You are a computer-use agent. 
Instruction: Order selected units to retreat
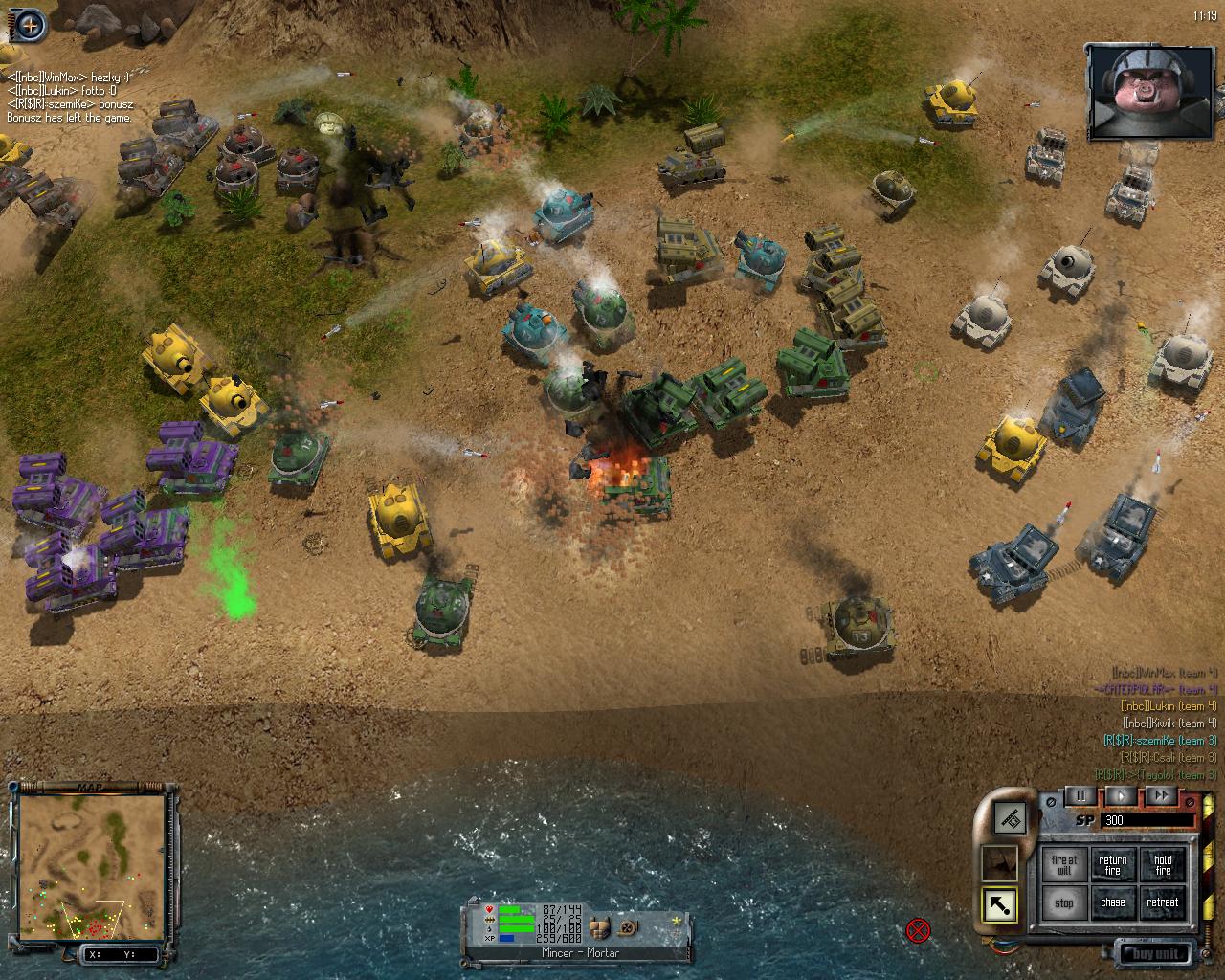point(1162,902)
